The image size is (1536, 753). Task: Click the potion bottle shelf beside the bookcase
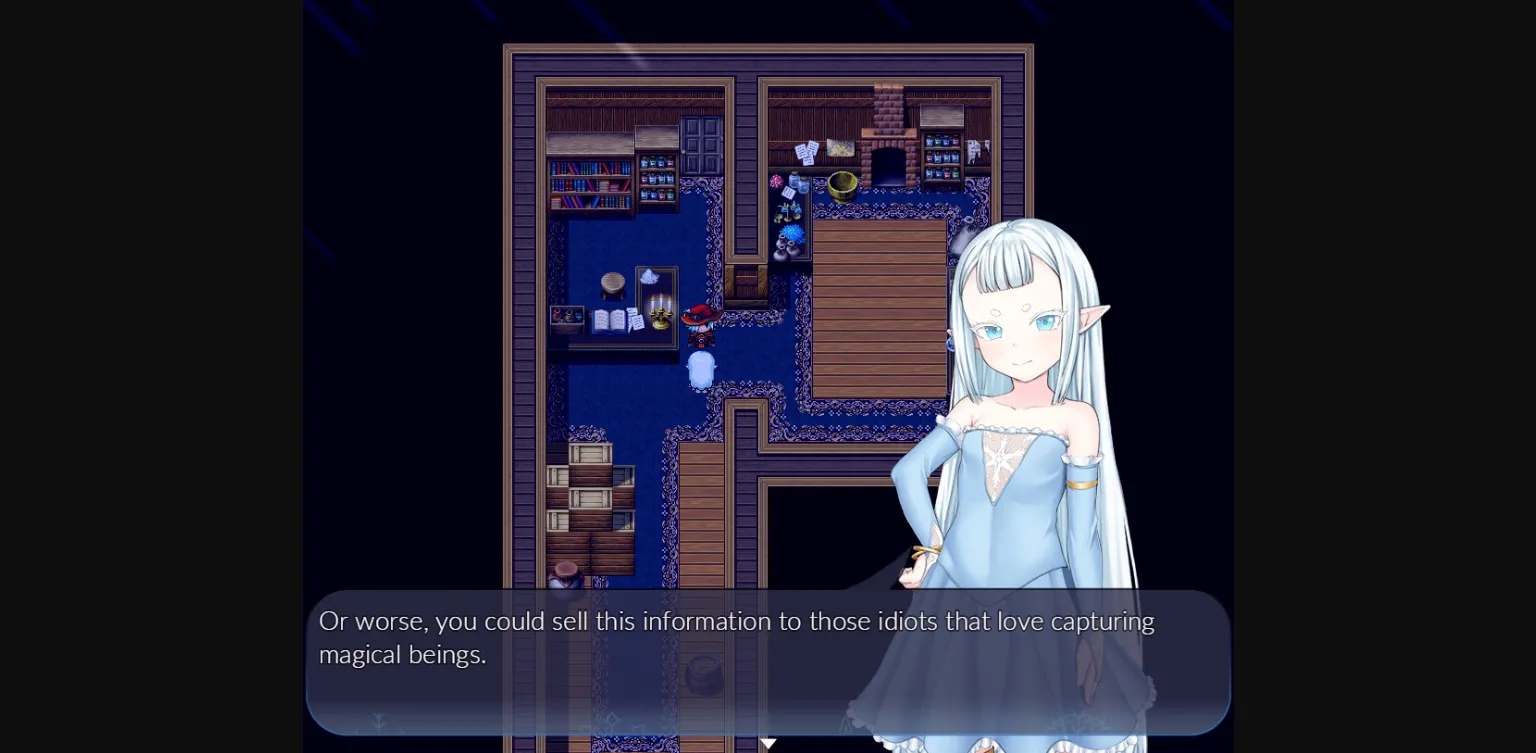tap(656, 180)
